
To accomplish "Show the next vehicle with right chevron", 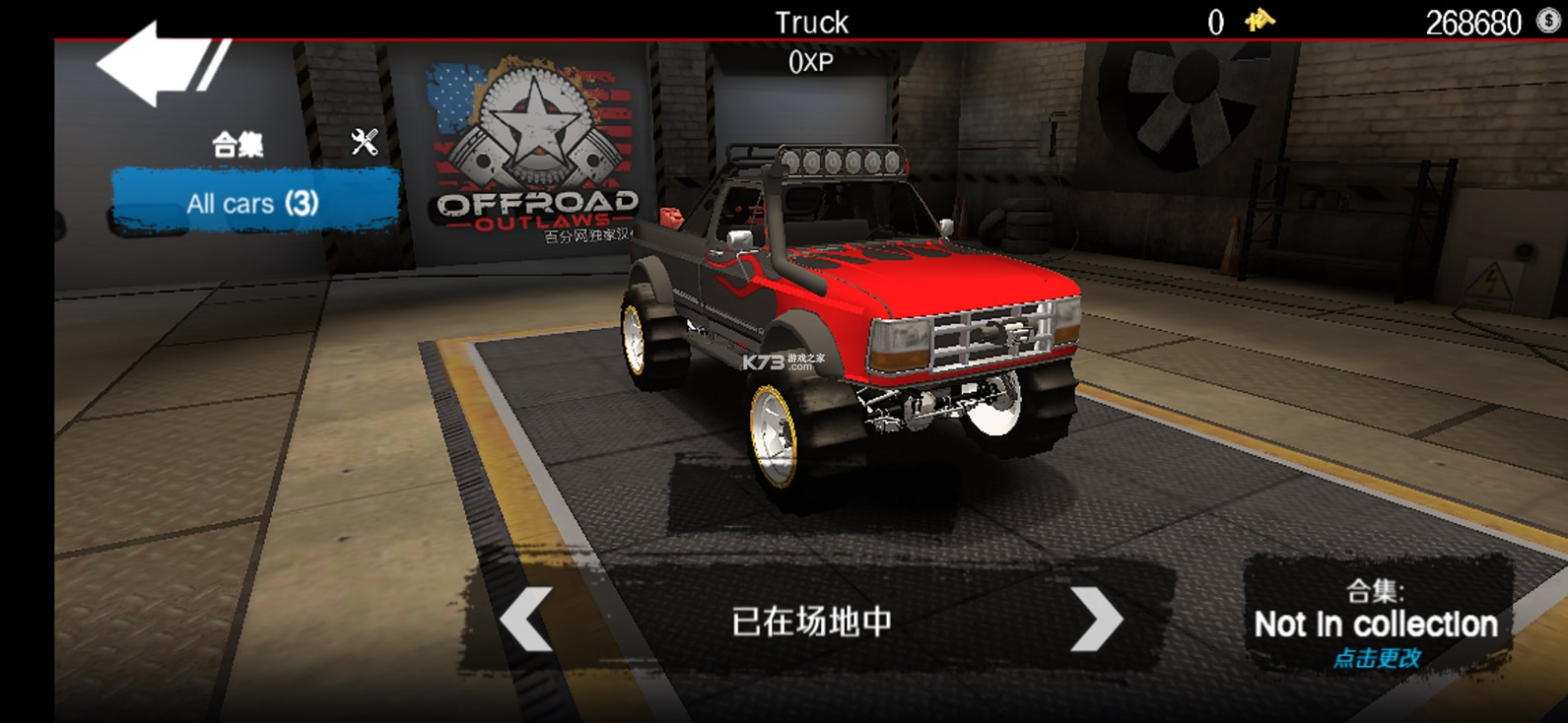I will click(x=1096, y=621).
